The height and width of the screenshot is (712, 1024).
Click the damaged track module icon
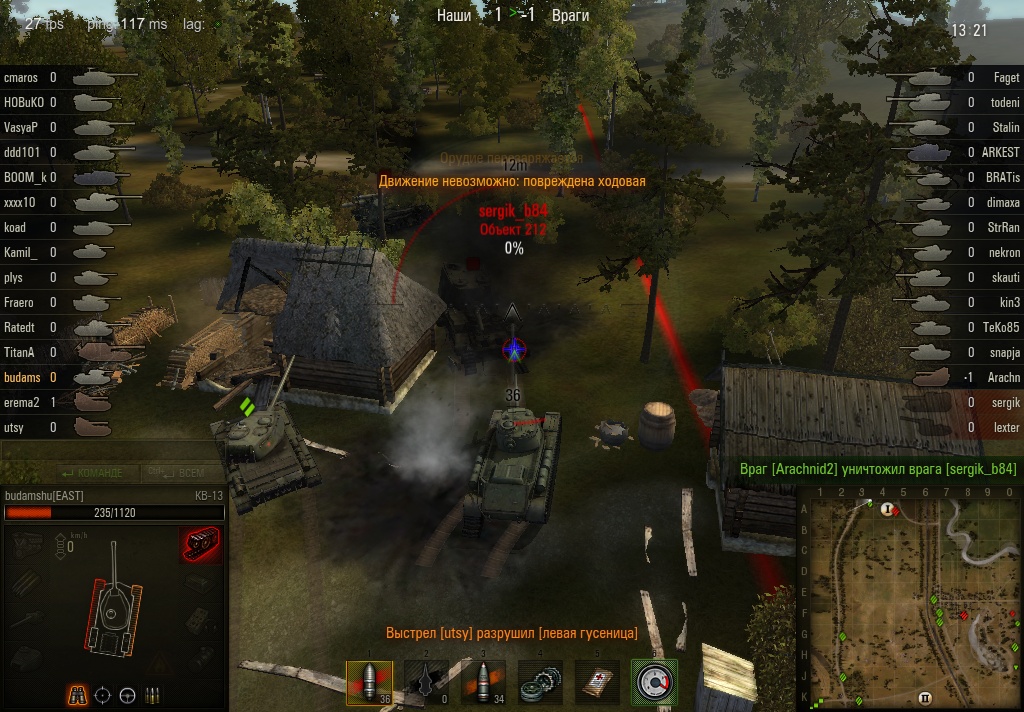tap(200, 546)
